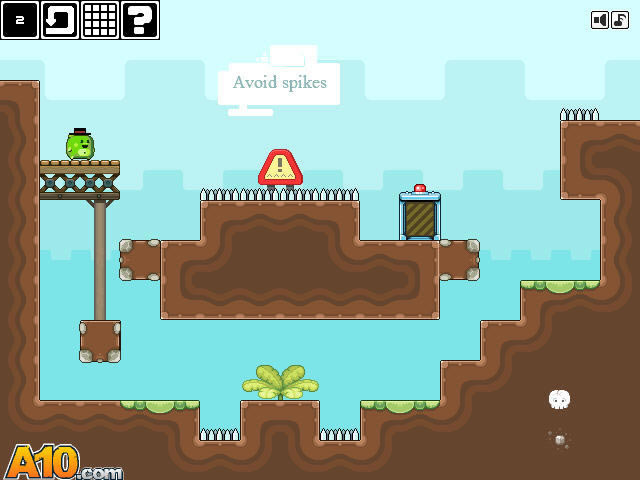Toggle the music note icon

(x=620, y=20)
